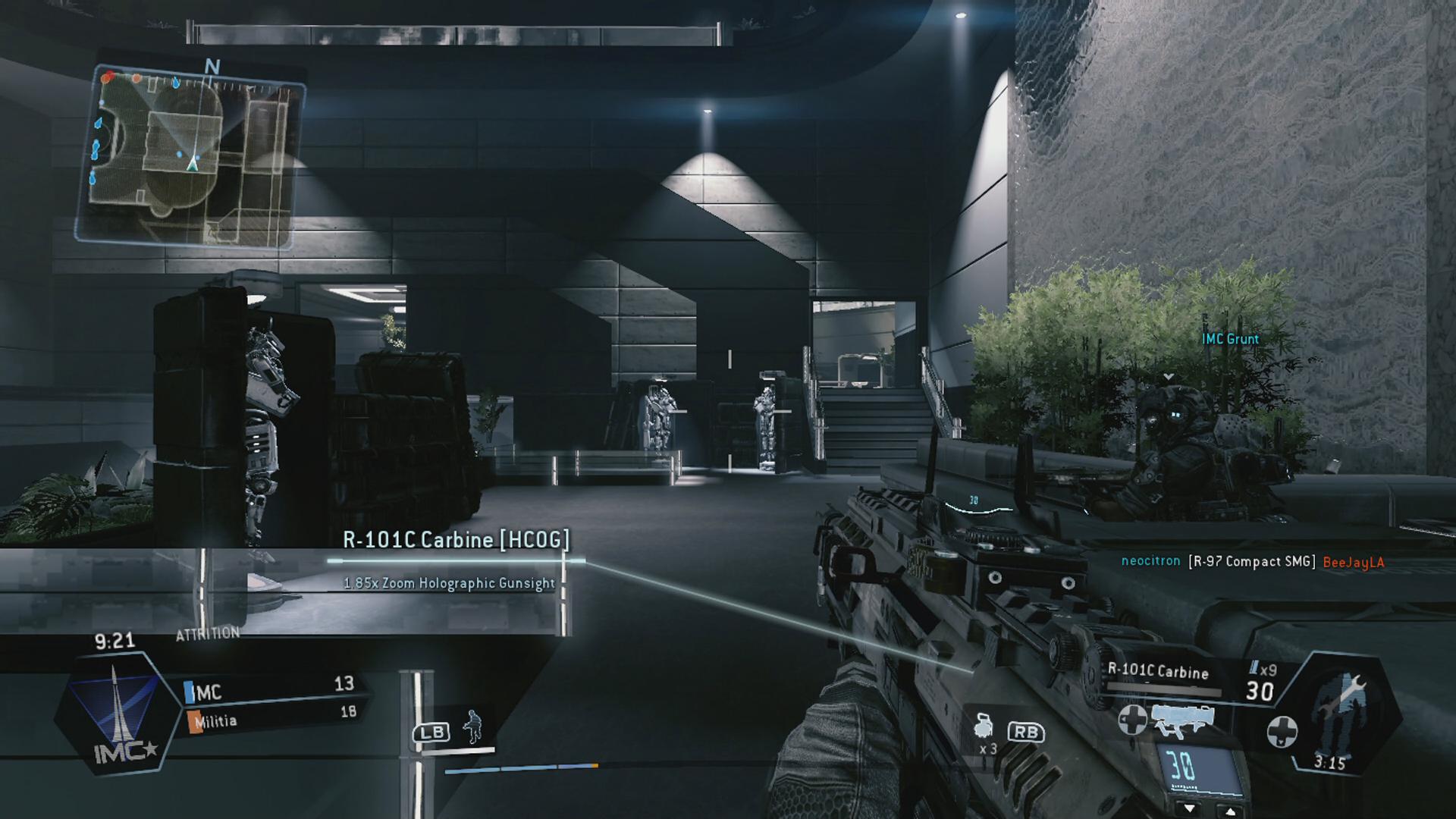The image size is (1456, 819).
Task: Activate the cloak pilot ability icon
Action: click(472, 727)
